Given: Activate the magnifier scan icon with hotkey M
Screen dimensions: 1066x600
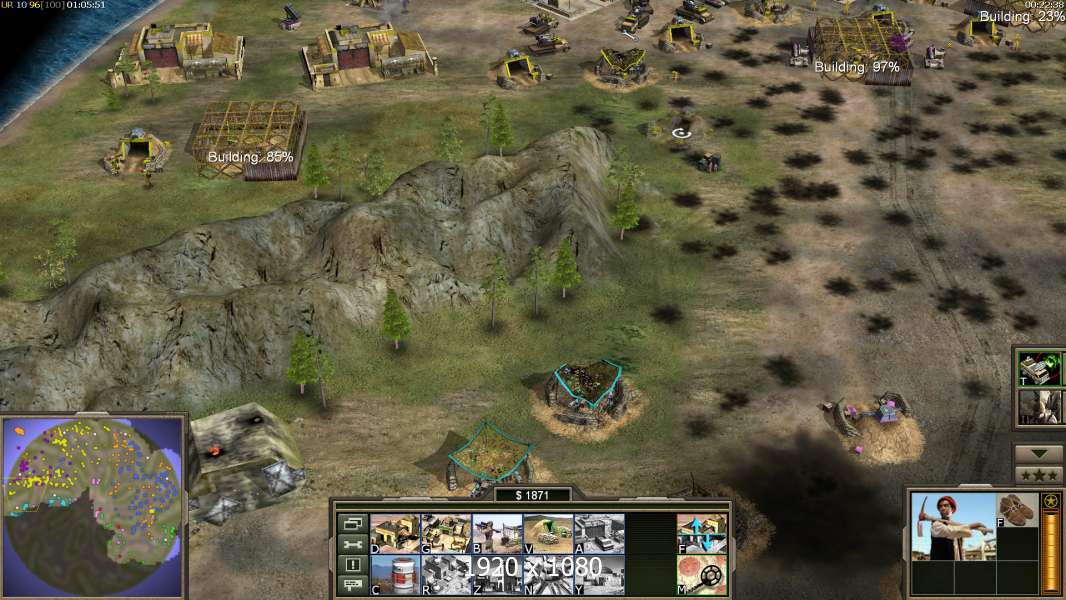Looking at the screenshot, I should point(702,575).
